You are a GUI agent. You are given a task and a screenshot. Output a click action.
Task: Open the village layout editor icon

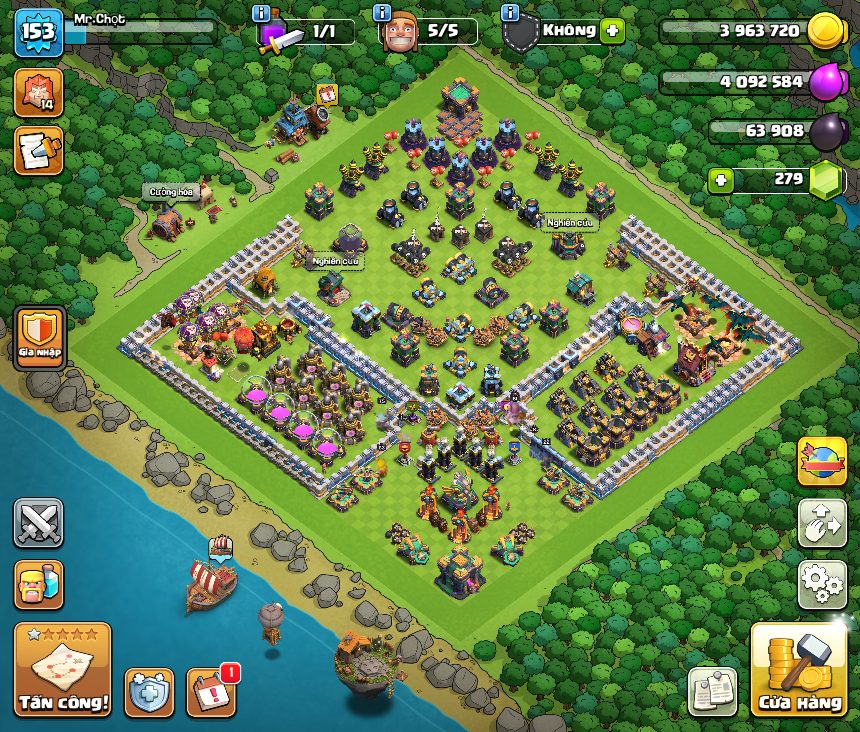[x=822, y=523]
